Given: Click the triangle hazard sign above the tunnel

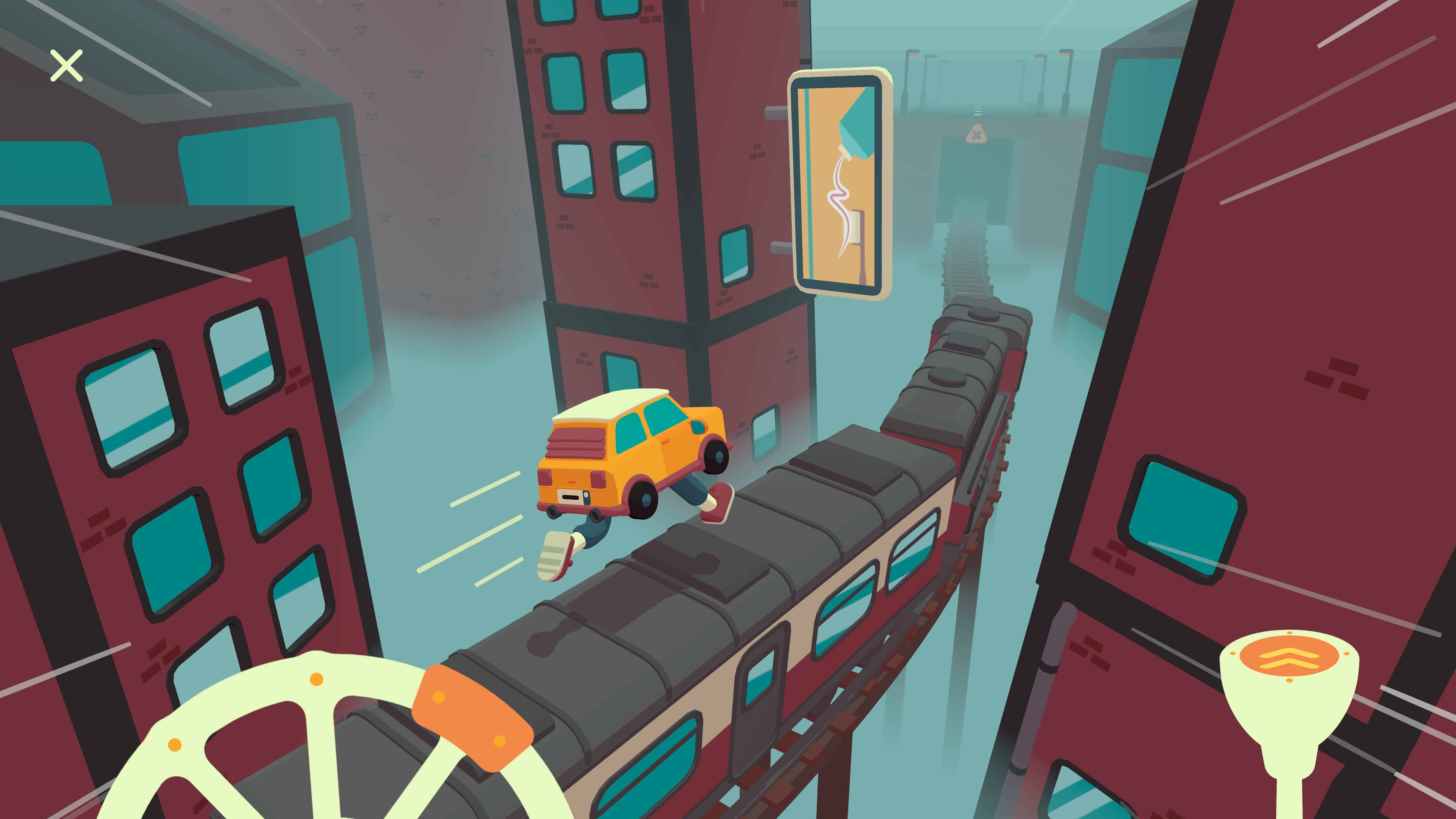Looking at the screenshot, I should [977, 135].
